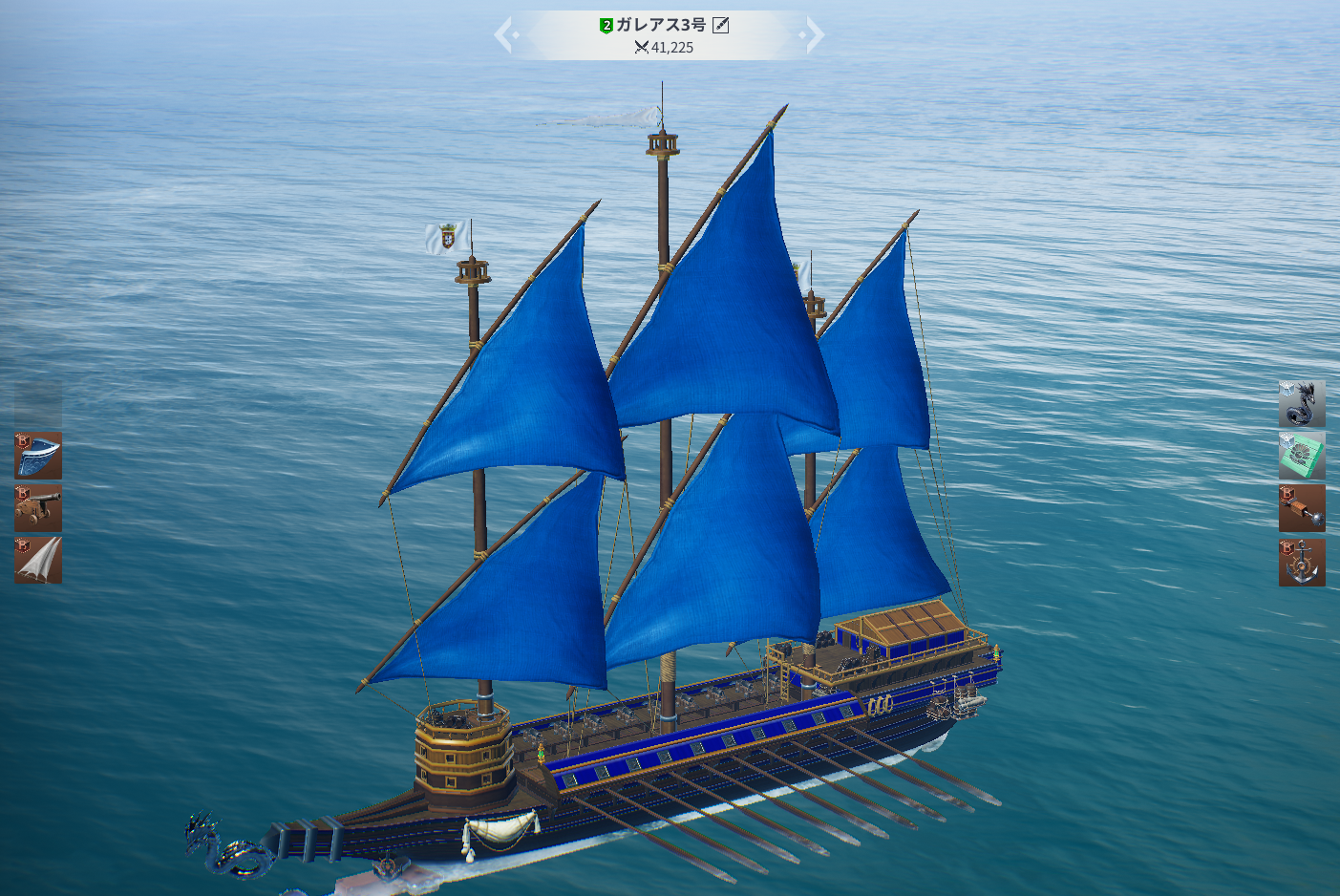The image size is (1340, 896).
Task: Select the blue hull armor plate slot
Action: 38,456
